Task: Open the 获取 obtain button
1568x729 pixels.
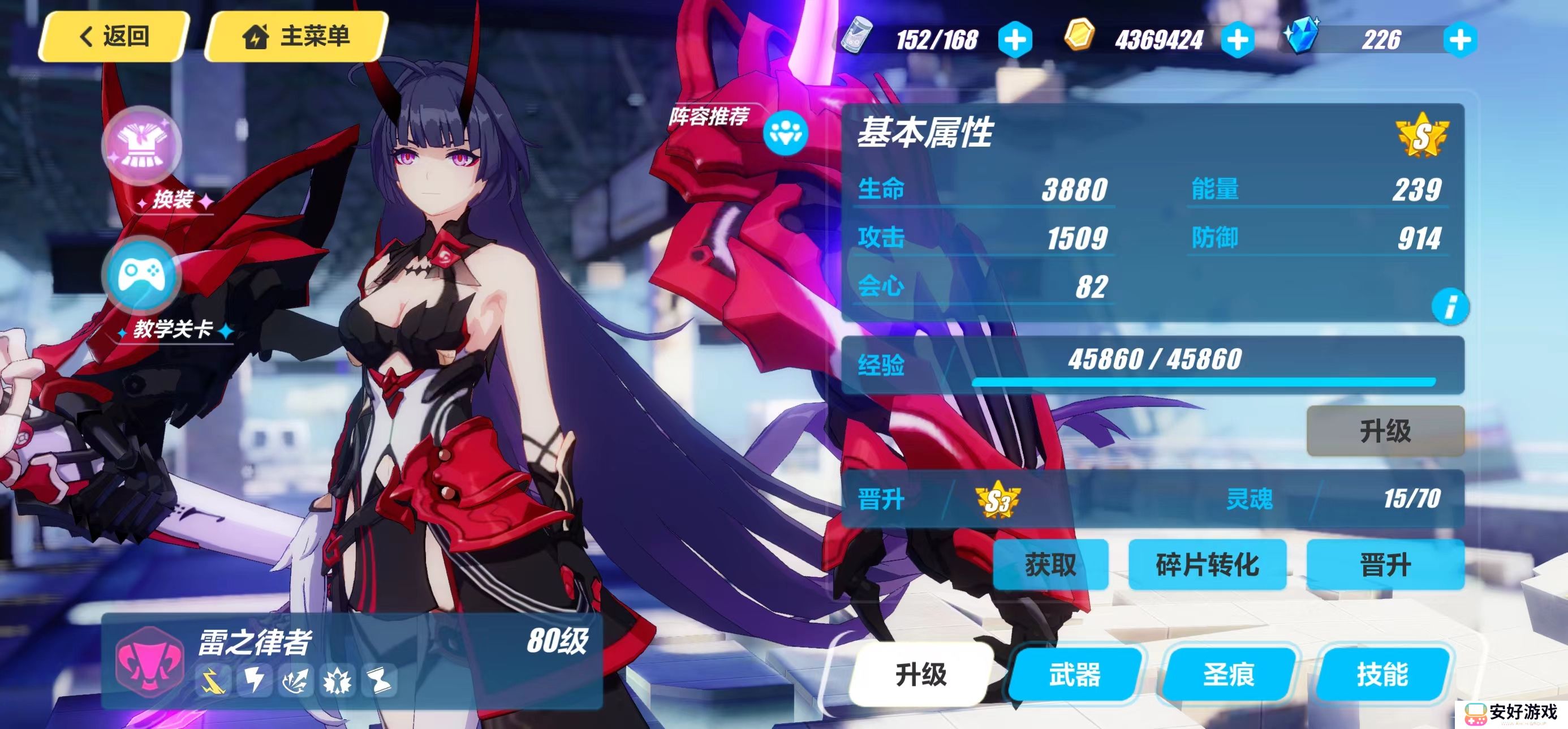Action: click(1050, 564)
